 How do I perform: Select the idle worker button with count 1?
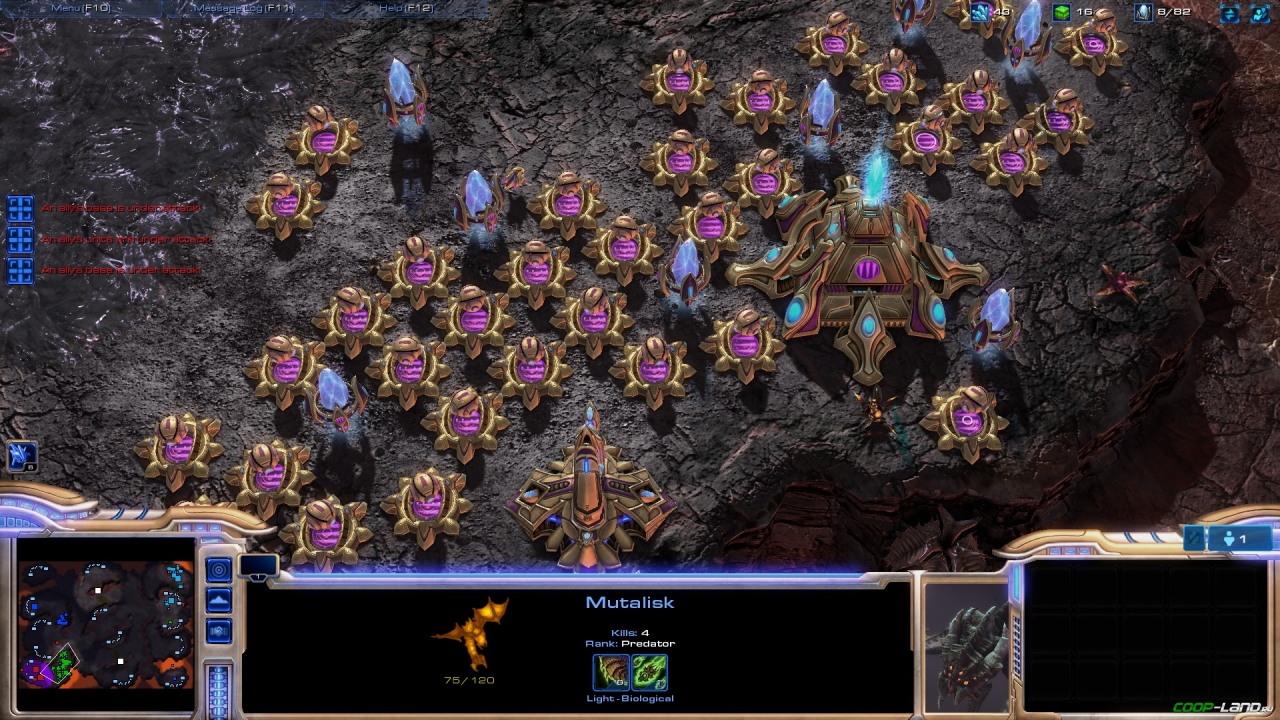click(1241, 539)
